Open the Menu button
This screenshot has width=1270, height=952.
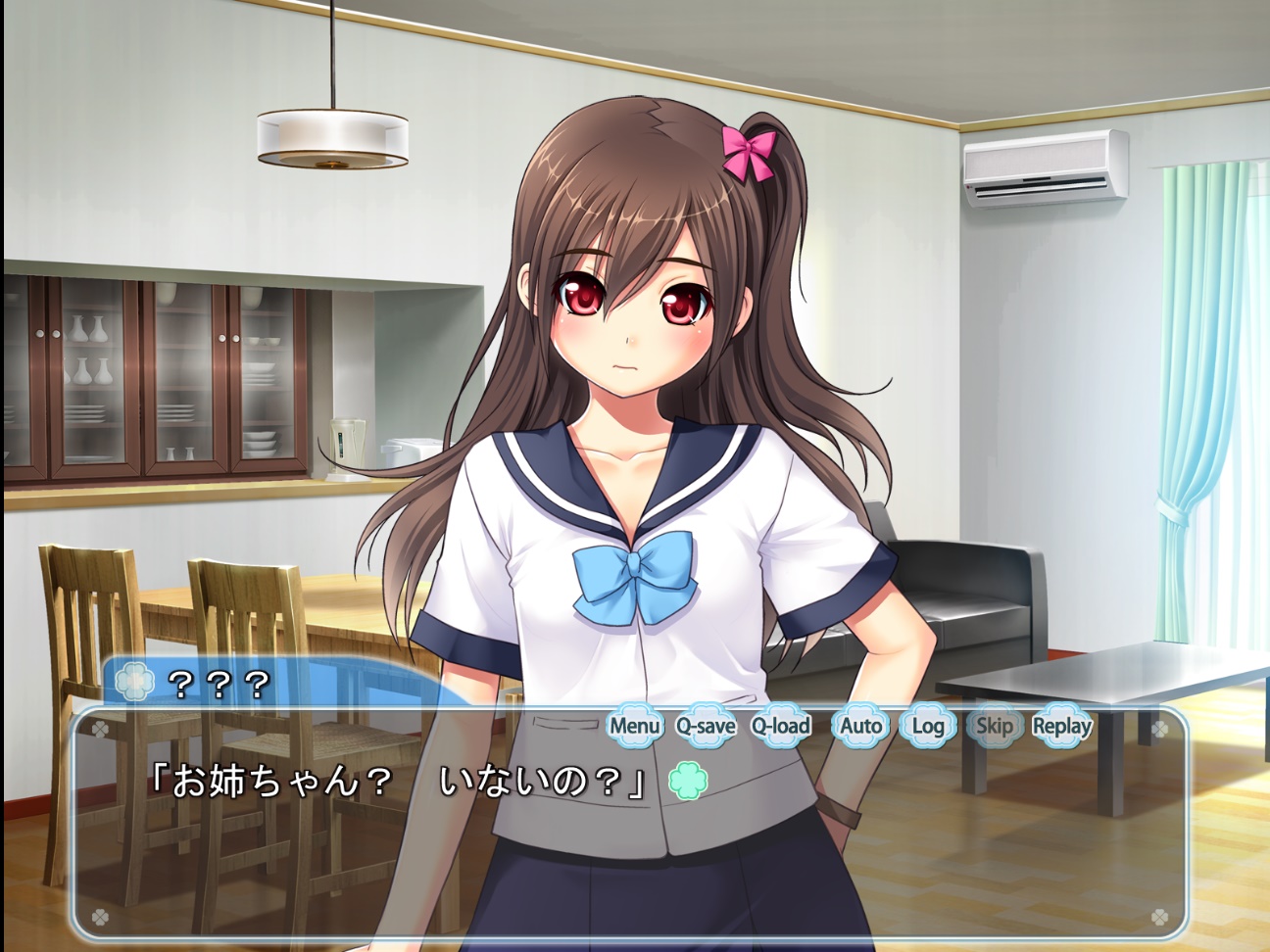point(635,727)
